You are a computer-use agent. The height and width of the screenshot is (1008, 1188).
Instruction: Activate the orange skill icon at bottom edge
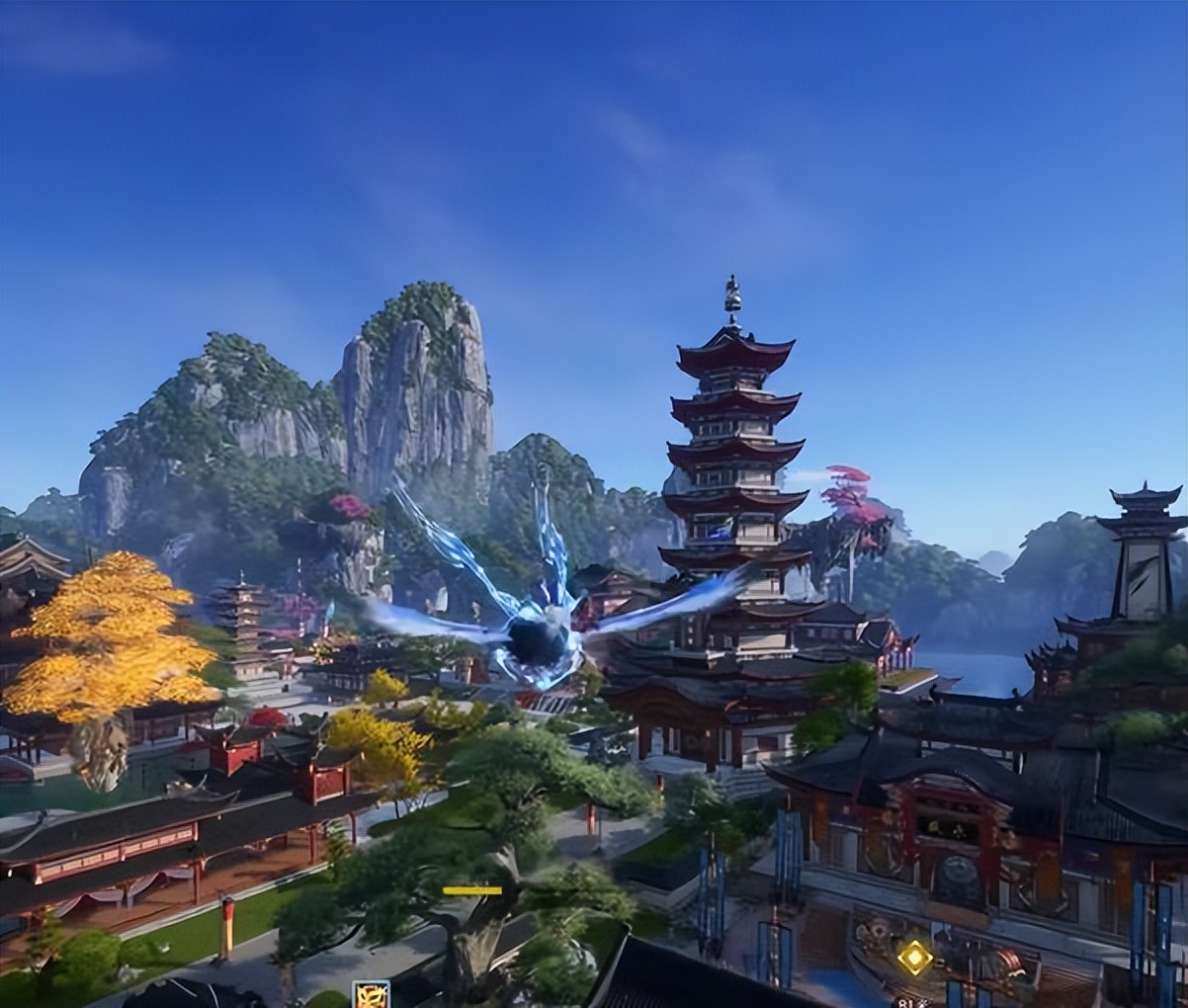pyautogui.click(x=371, y=994)
